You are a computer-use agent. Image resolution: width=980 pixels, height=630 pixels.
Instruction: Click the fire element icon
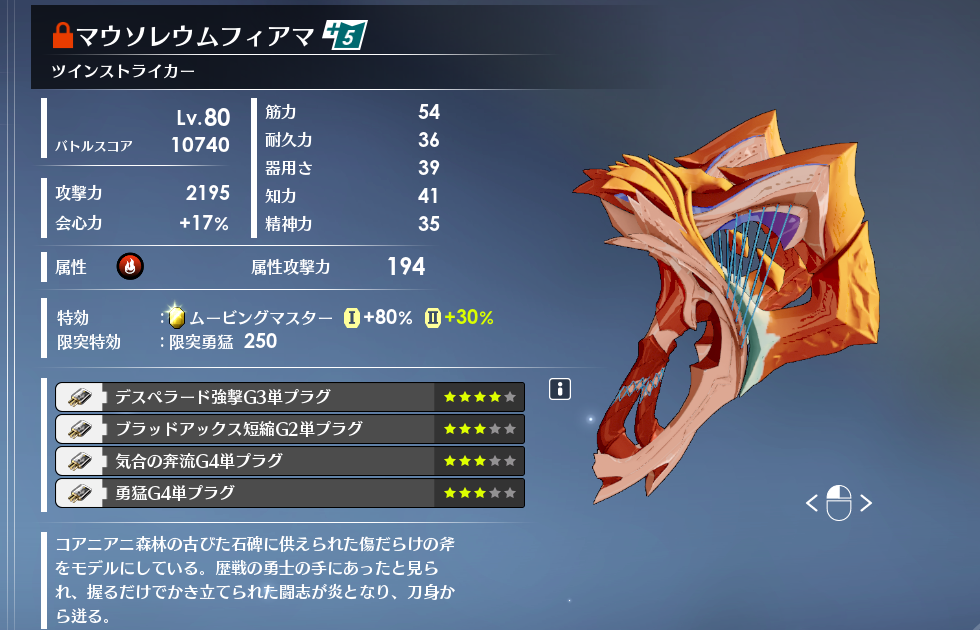coord(129,266)
